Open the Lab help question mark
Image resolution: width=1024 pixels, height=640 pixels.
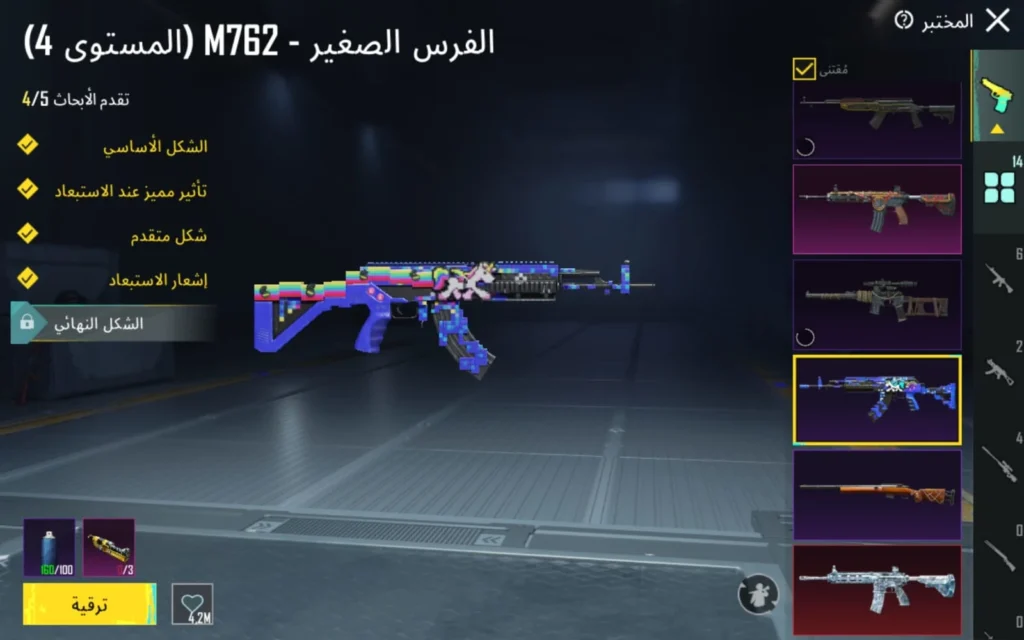[904, 20]
